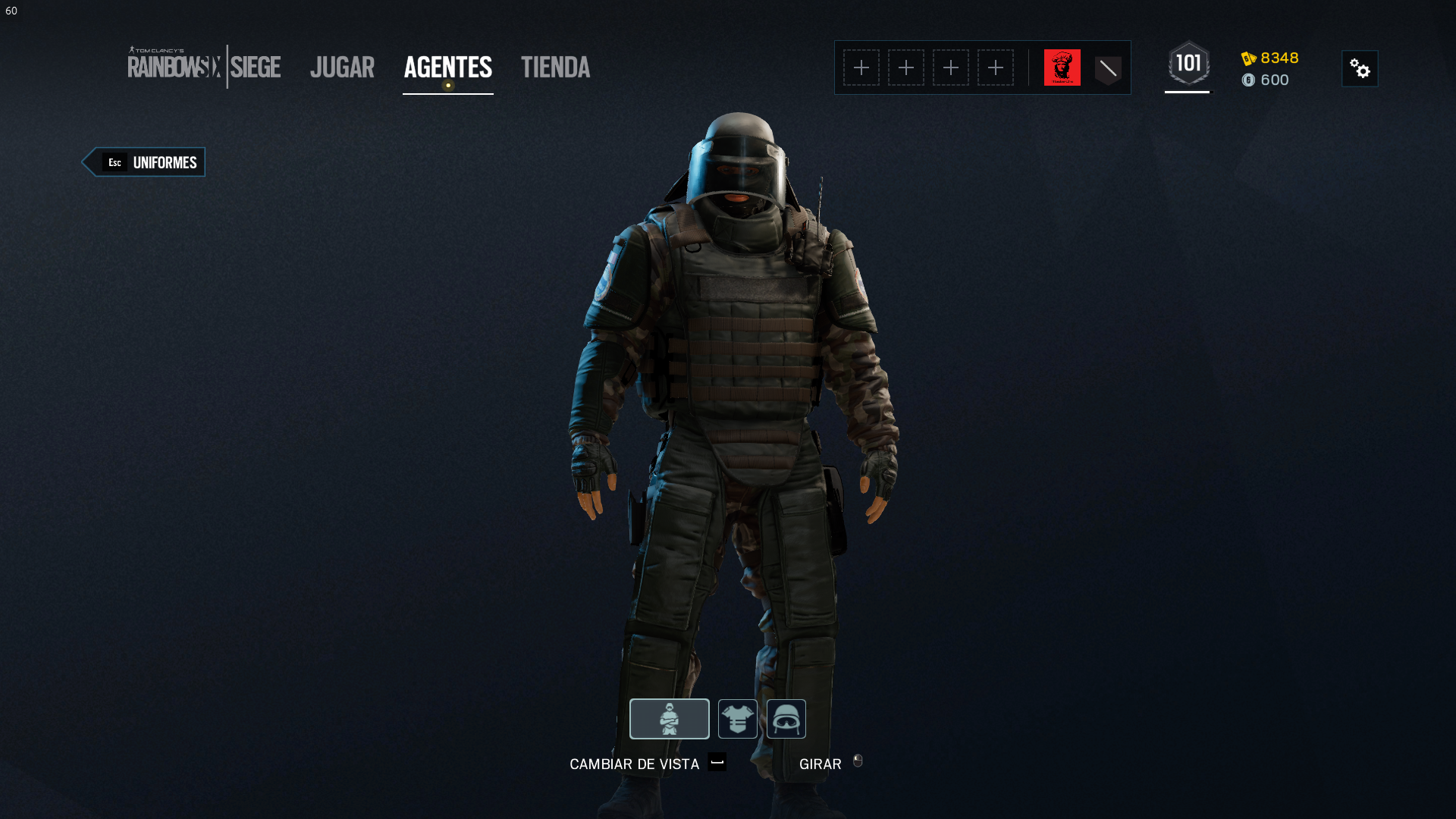Click the red charm thumbnail in the attachments bar
Image resolution: width=1456 pixels, height=819 pixels.
click(1062, 67)
